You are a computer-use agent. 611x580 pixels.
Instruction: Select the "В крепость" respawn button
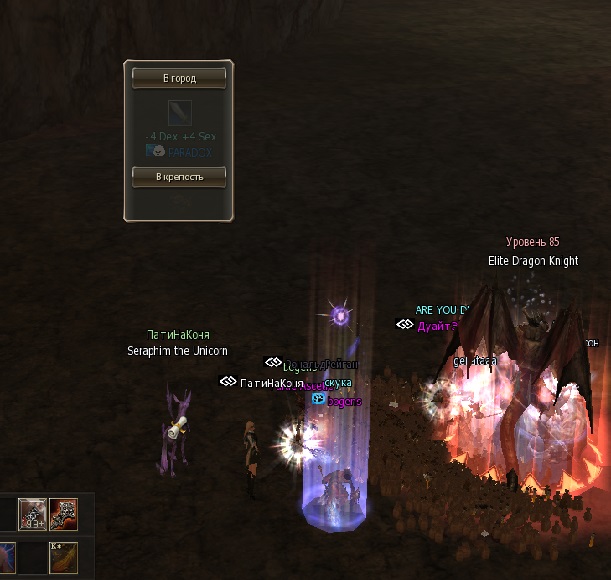pos(179,176)
